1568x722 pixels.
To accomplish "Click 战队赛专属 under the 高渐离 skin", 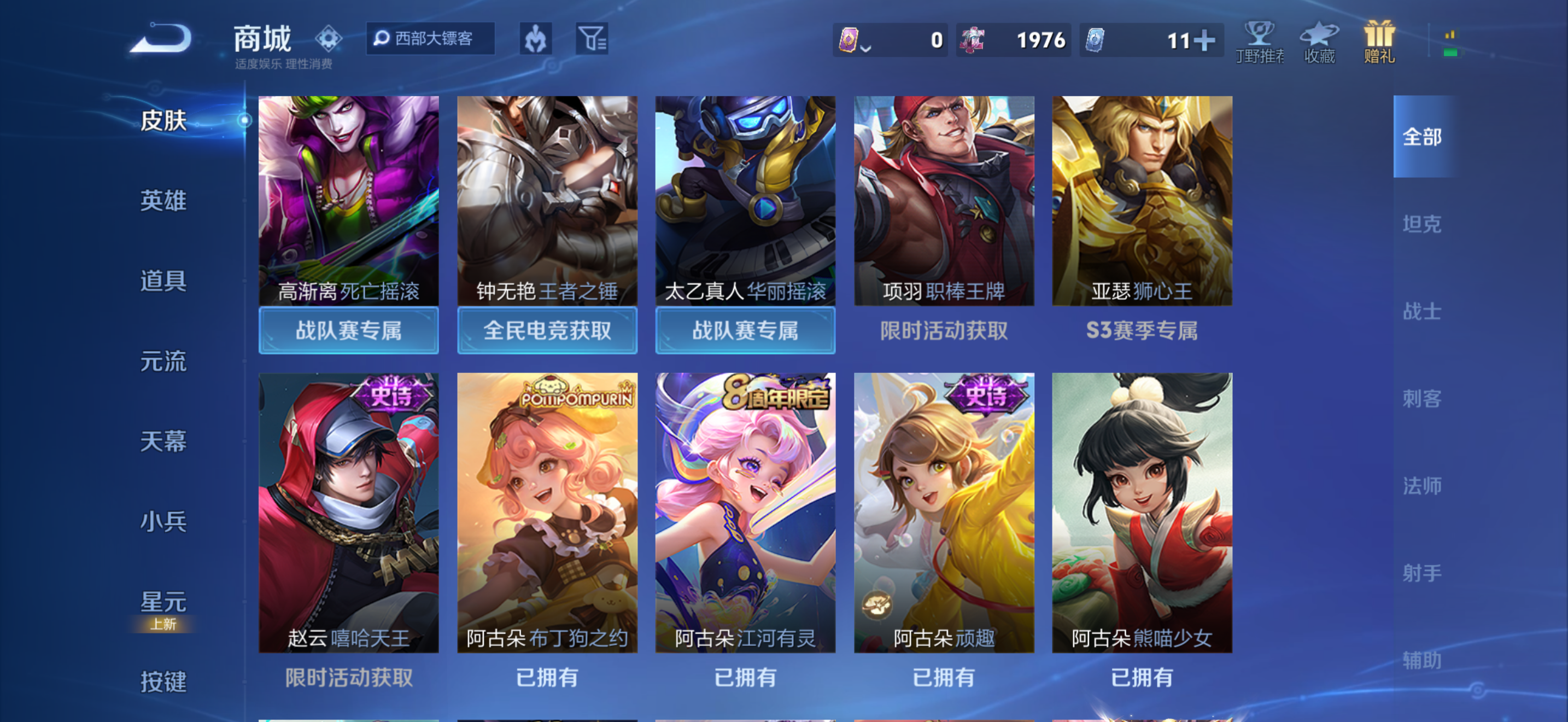I will 348,330.
